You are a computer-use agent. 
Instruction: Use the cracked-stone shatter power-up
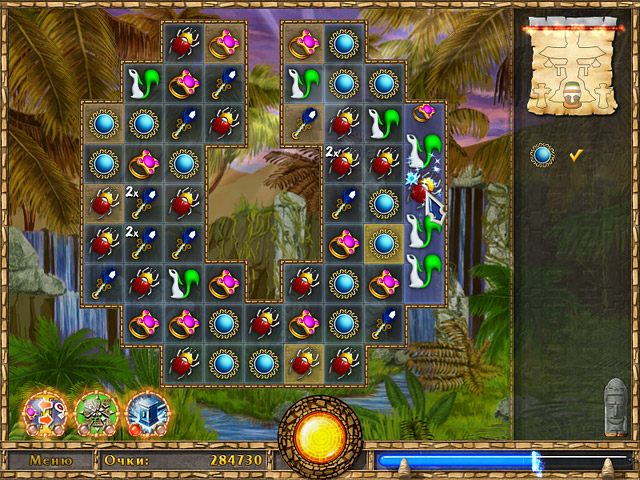tap(95, 412)
